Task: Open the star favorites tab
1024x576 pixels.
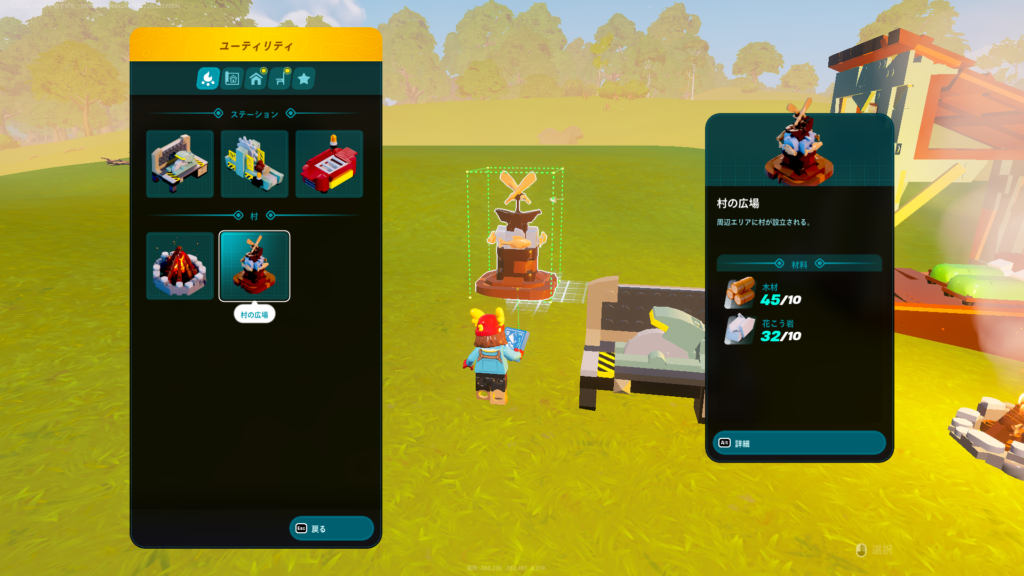Action: 304,78
